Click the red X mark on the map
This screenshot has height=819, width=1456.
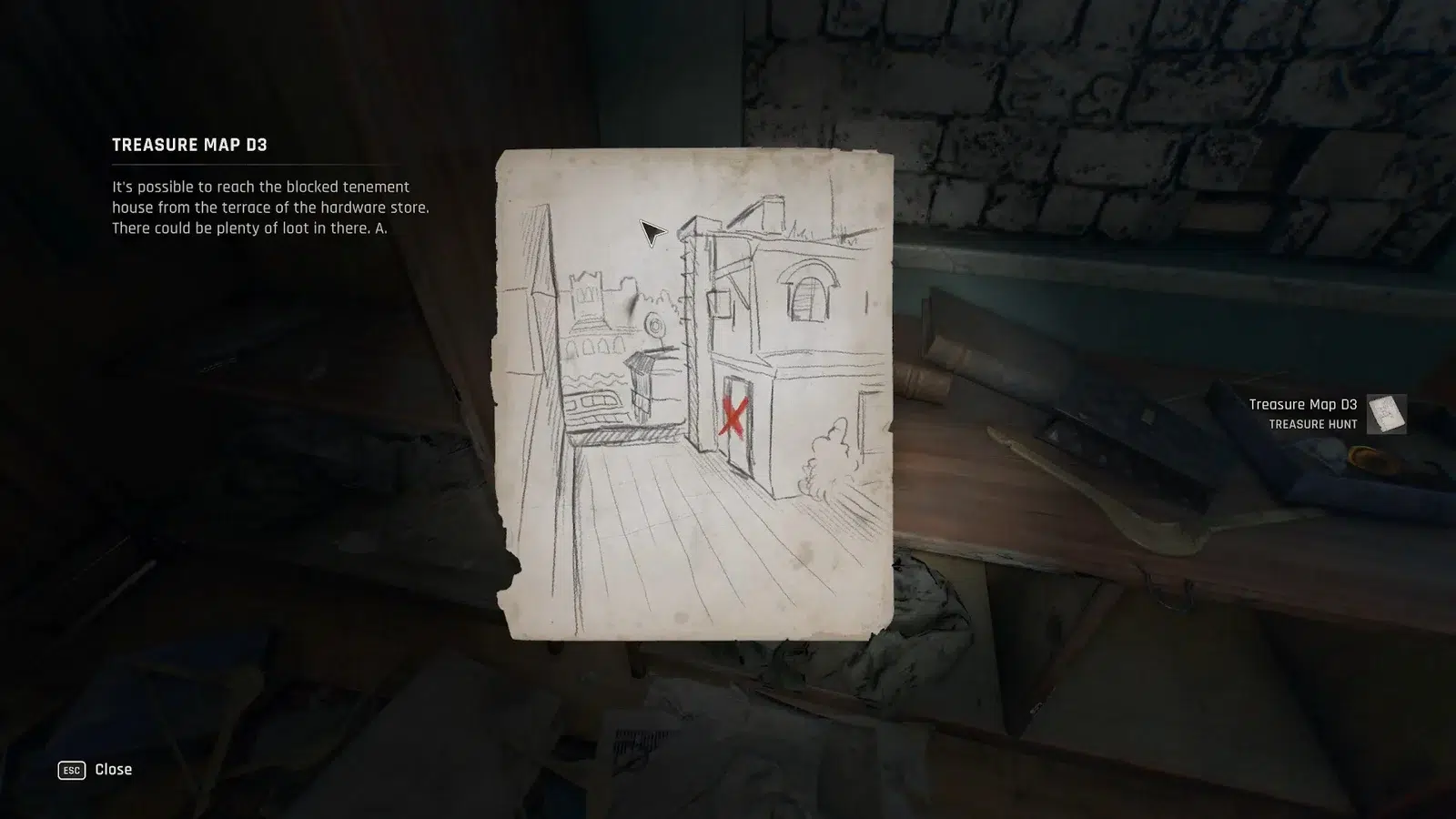pyautogui.click(x=733, y=417)
